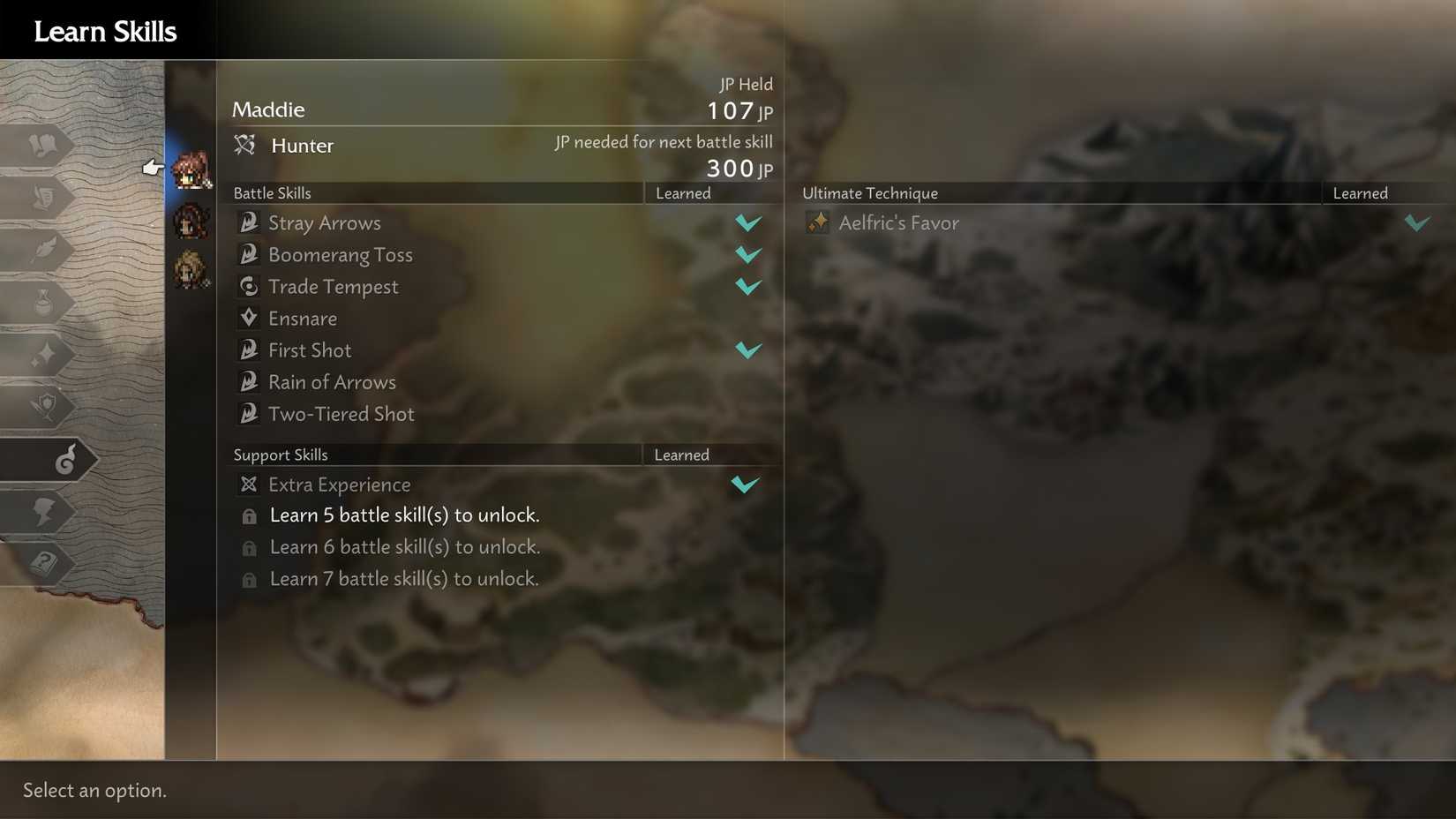Click the chevron beside Extra Experience
This screenshot has height=819, width=1456.
pos(746,484)
